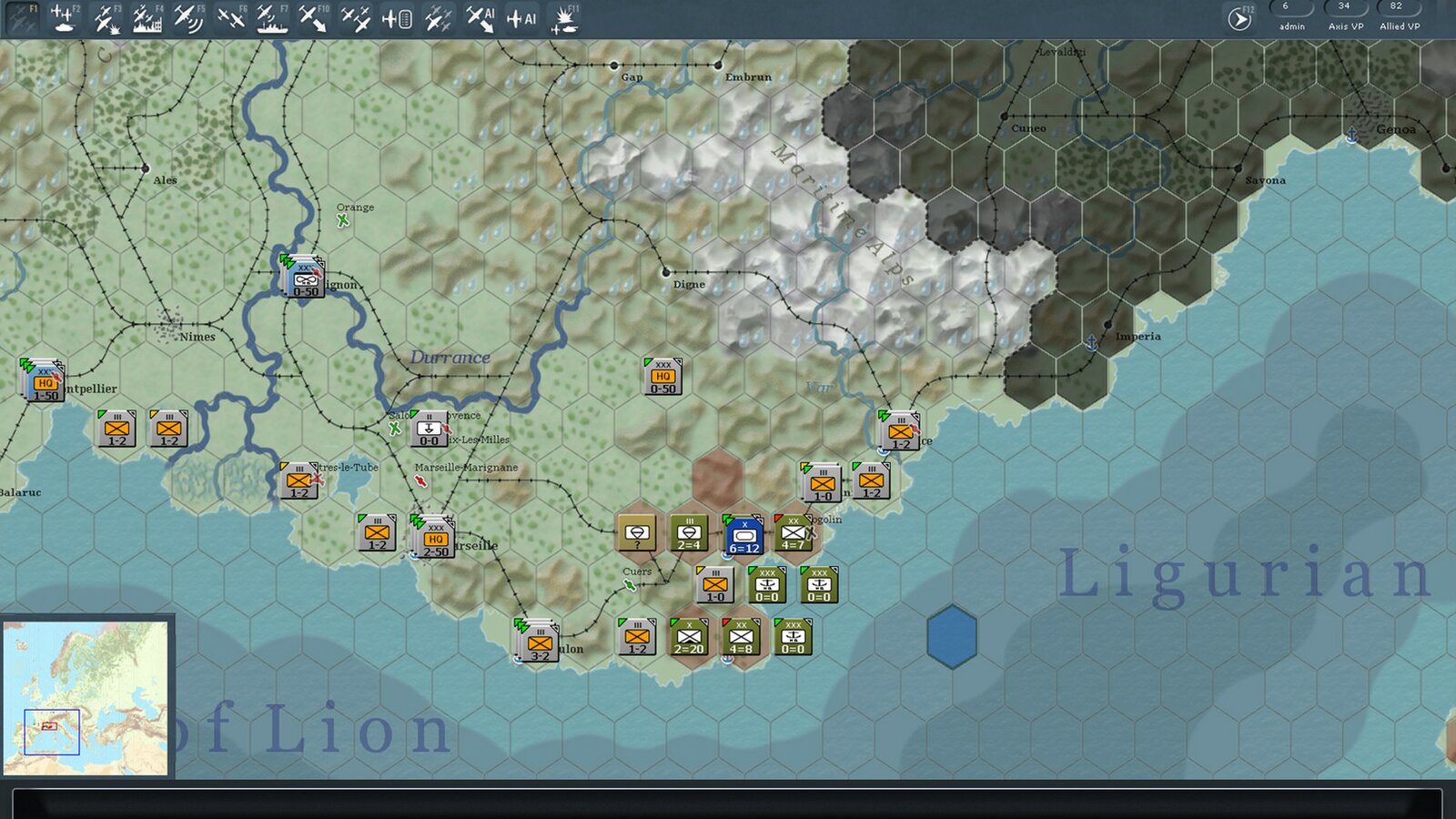Enable the +AI air assist option

[x=521, y=16]
